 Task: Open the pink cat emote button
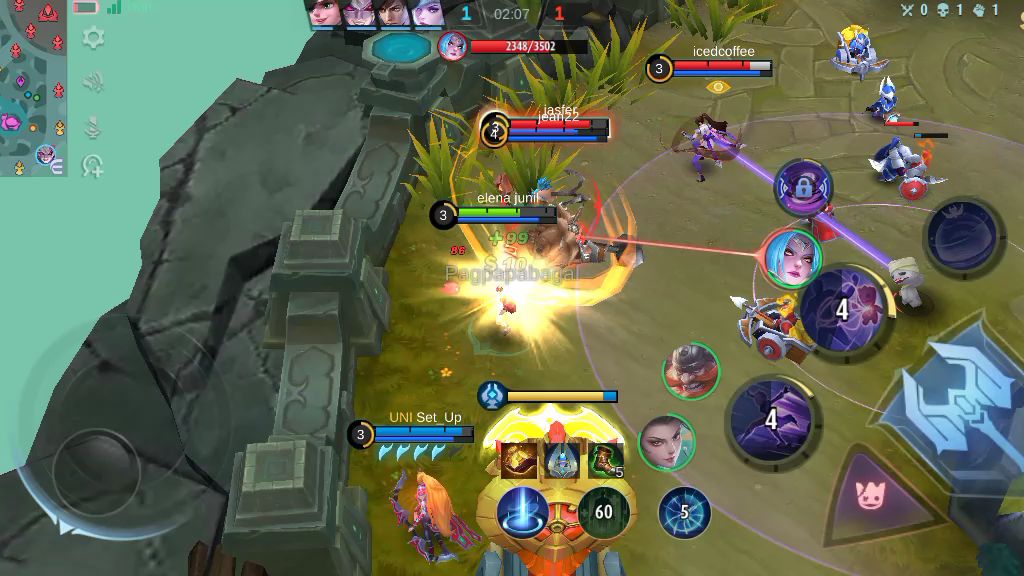coord(872,493)
